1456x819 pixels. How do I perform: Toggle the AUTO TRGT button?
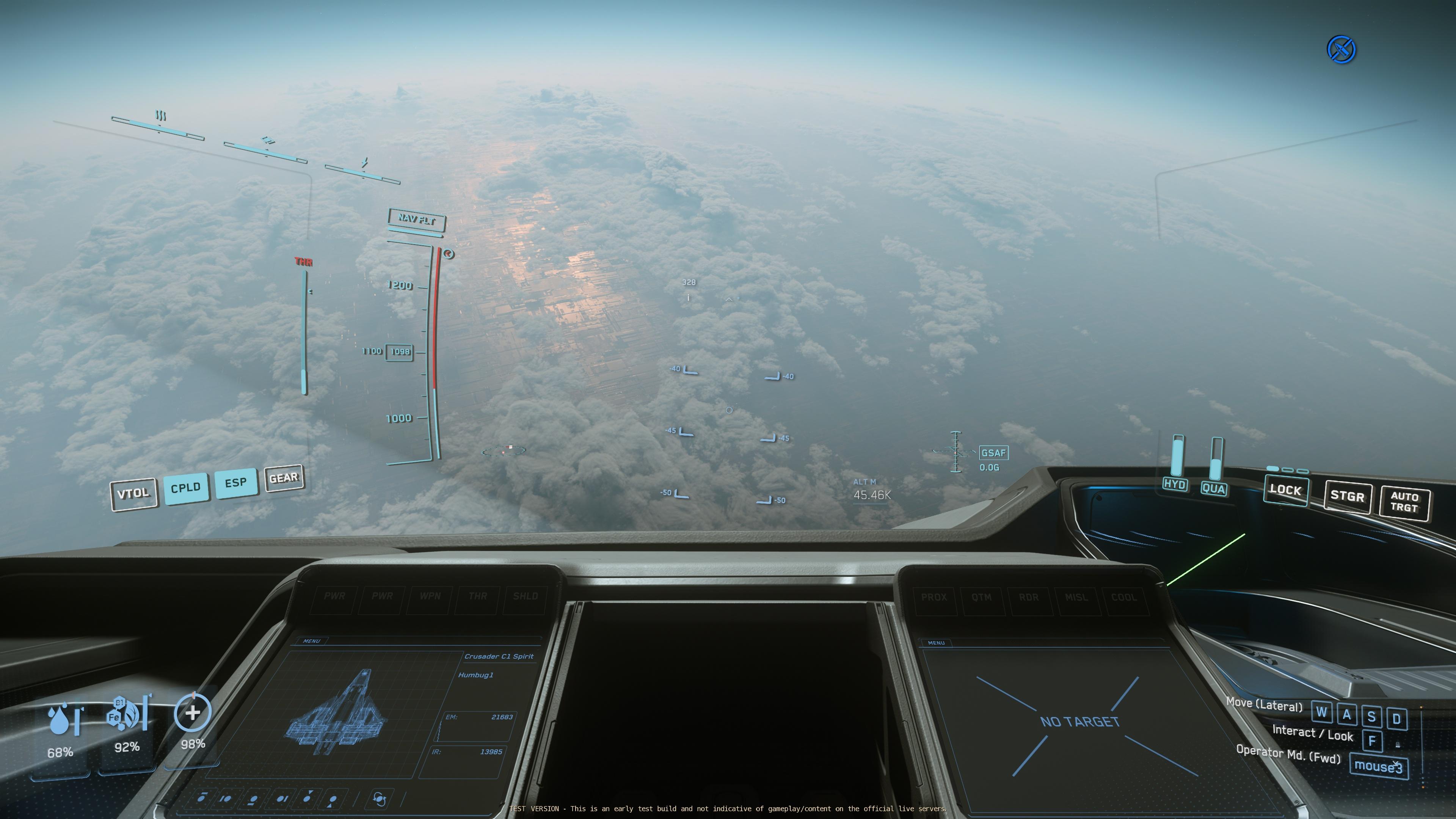[x=1404, y=502]
